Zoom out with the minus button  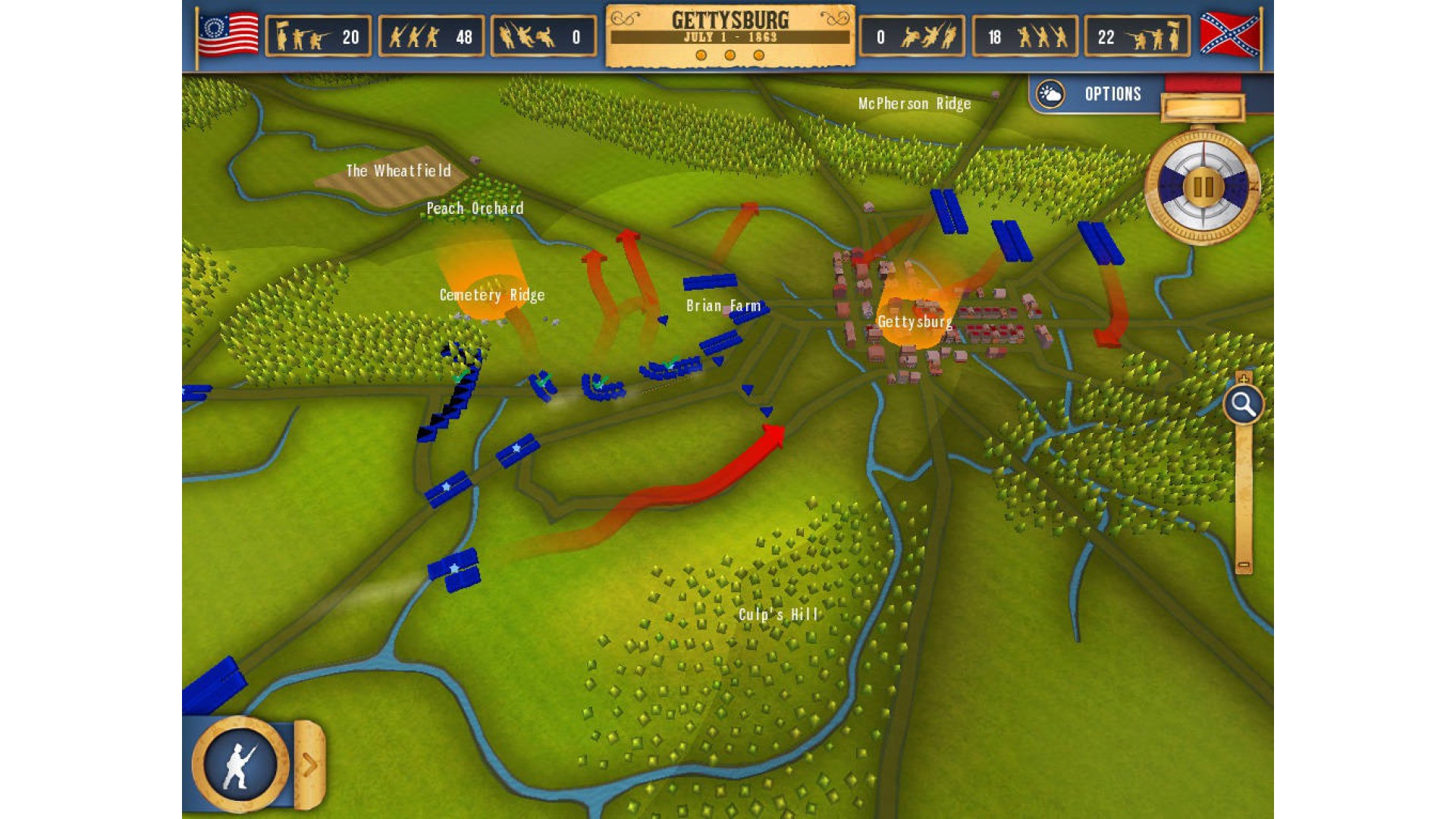[x=1244, y=565]
